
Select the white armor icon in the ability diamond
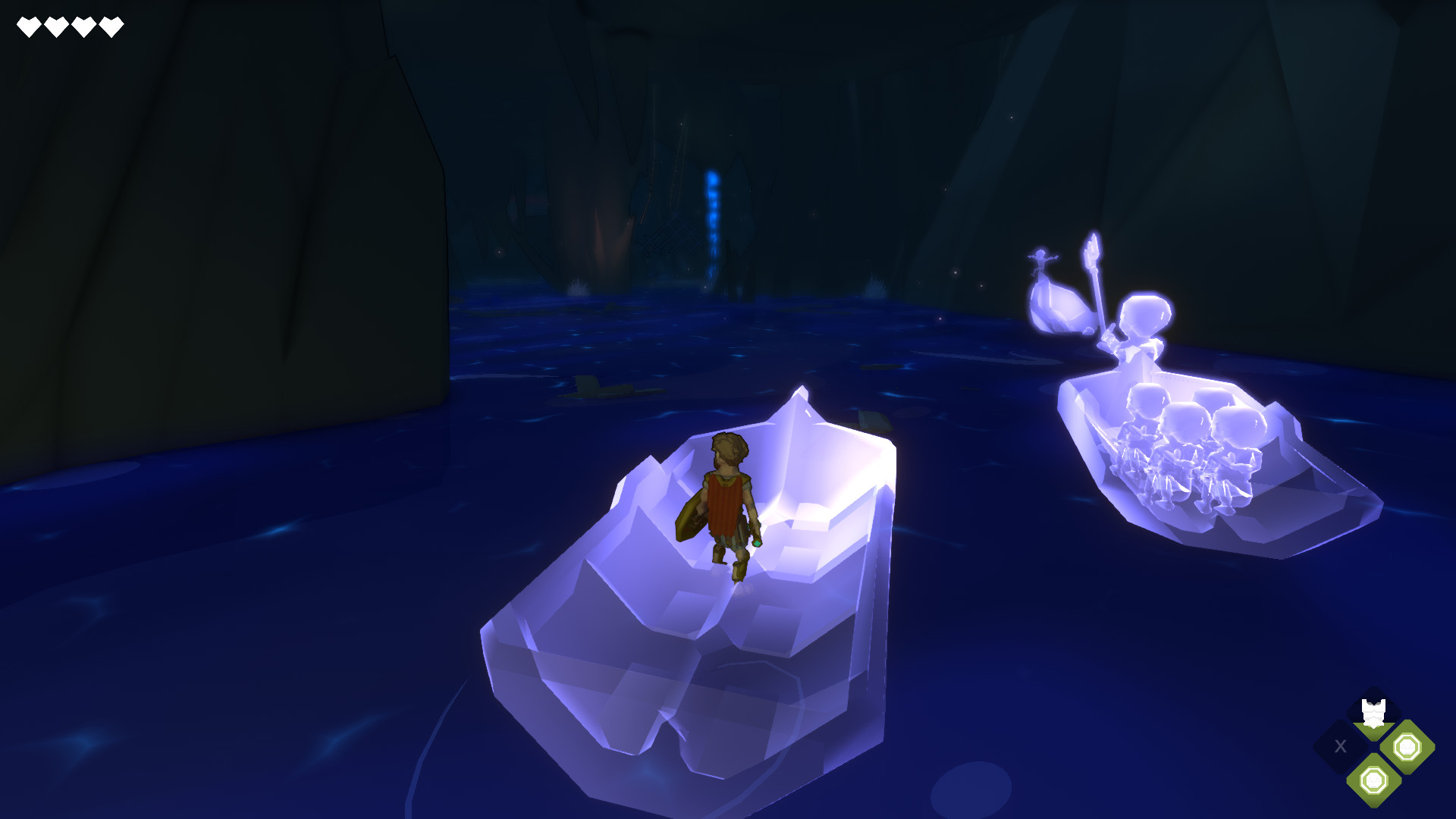(x=1373, y=713)
